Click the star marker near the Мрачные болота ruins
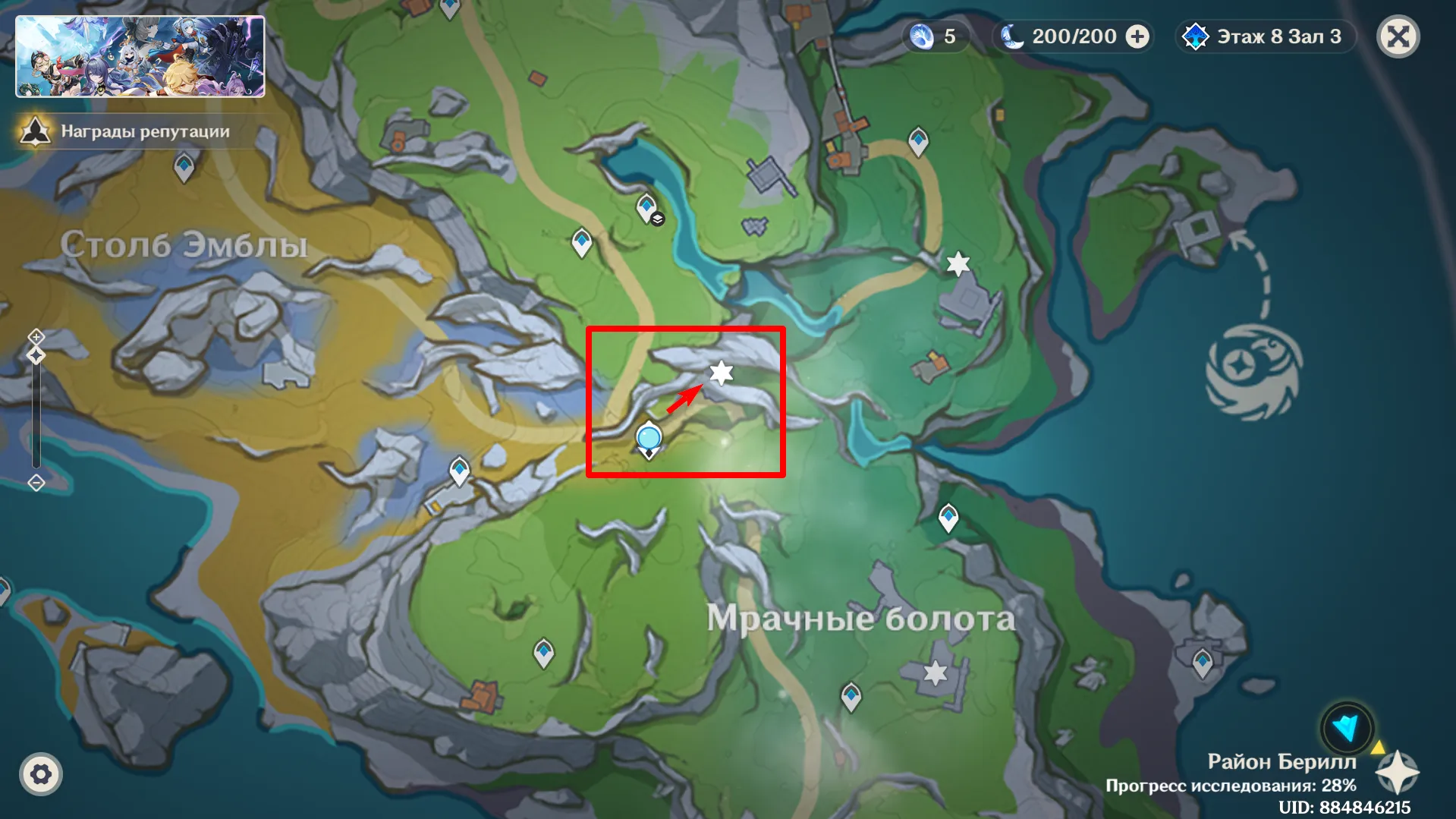The width and height of the screenshot is (1456, 819). [936, 671]
